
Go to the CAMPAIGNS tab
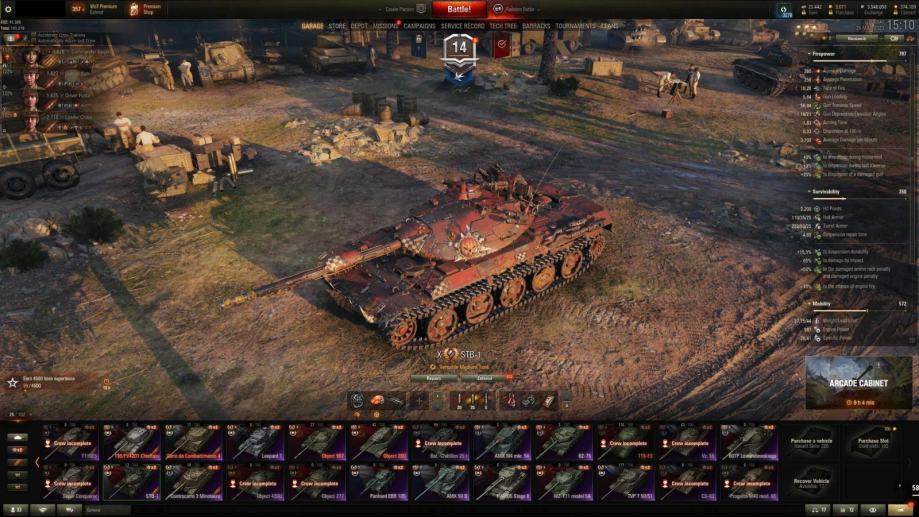point(420,26)
